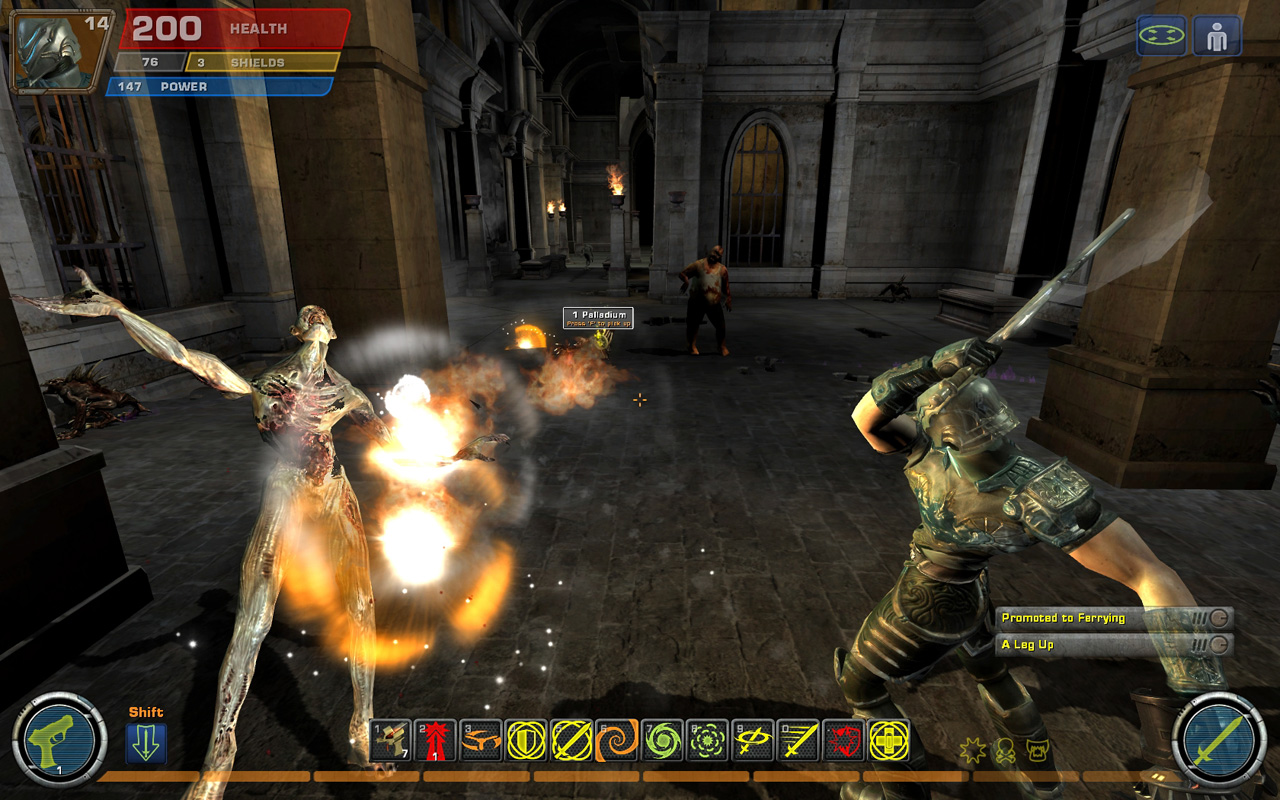
Task: Click the helmeted character portrait
Action: point(60,50)
